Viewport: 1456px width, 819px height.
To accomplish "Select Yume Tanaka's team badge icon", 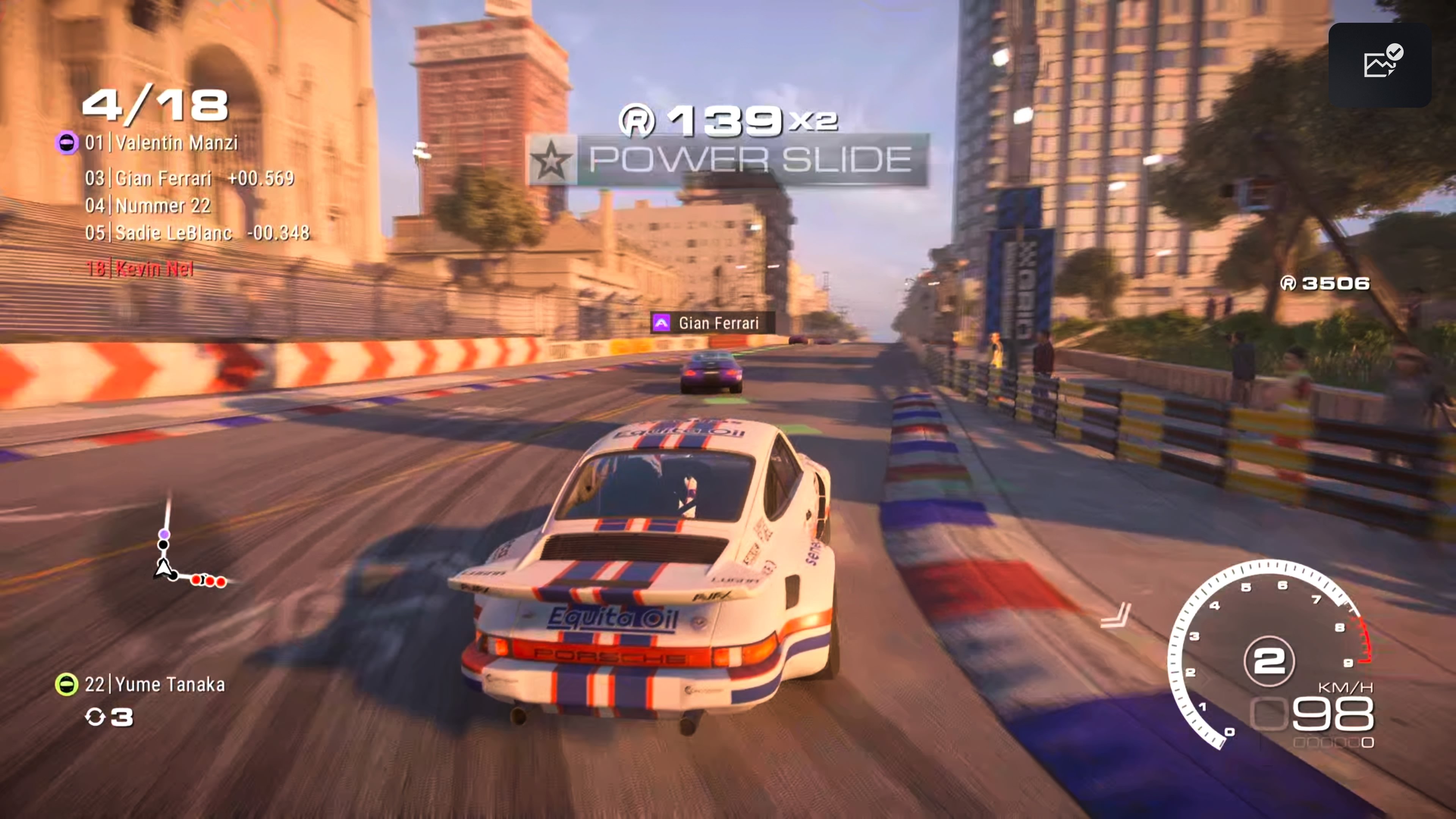I will pyautogui.click(x=67, y=684).
